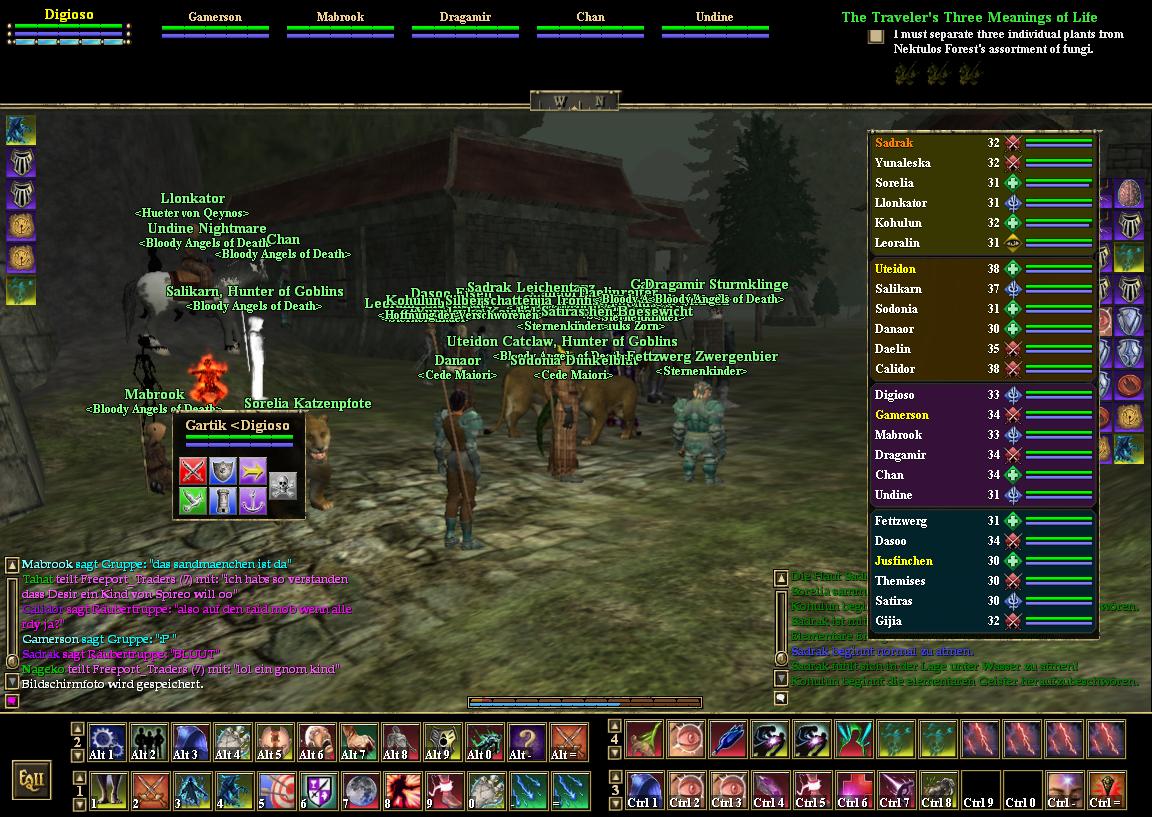Target Uteidon in the raid list
The height and width of the screenshot is (817, 1152).
point(895,269)
